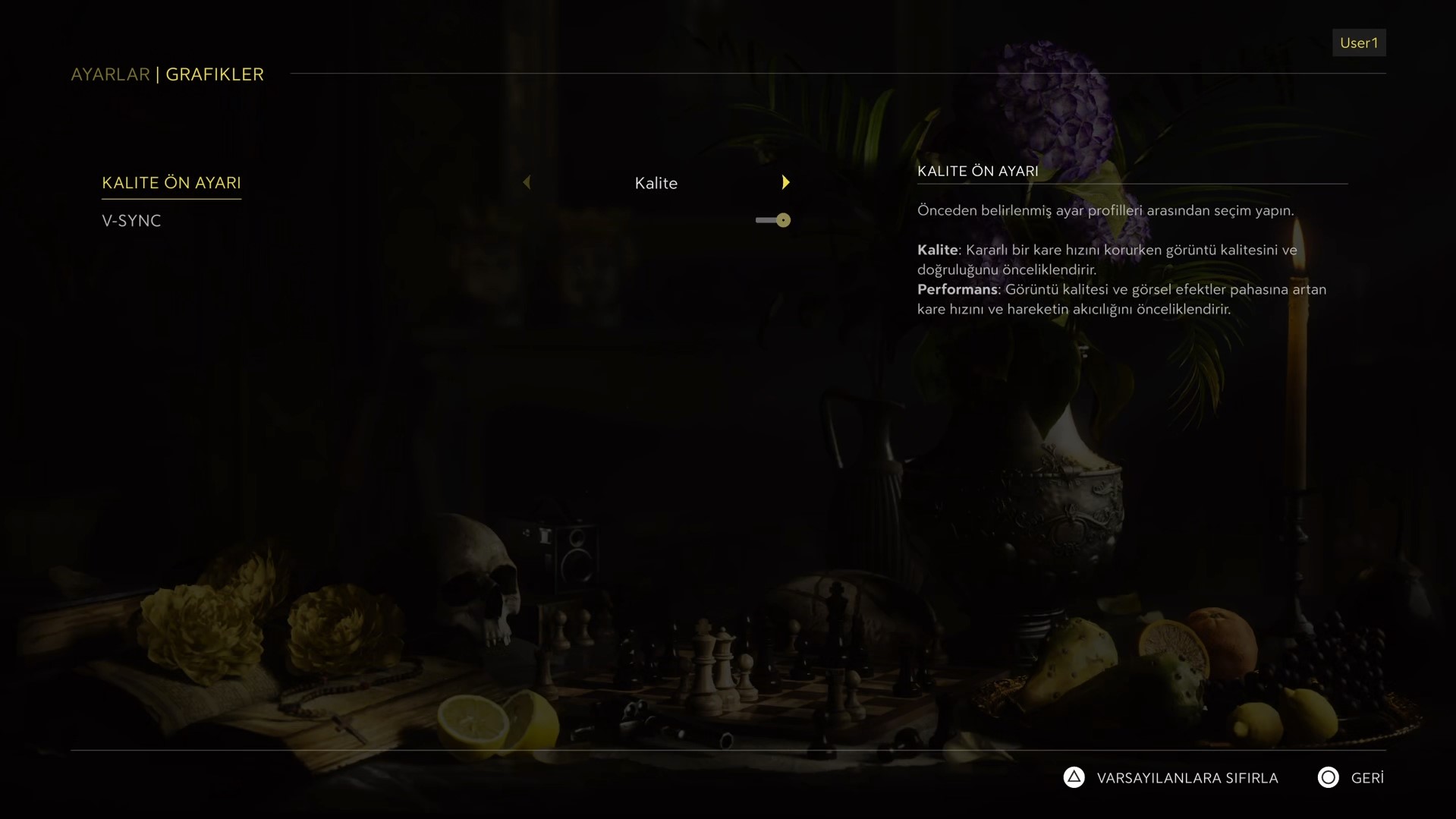Click the left arrow next to Kalite
The height and width of the screenshot is (819, 1456).
pyautogui.click(x=527, y=183)
